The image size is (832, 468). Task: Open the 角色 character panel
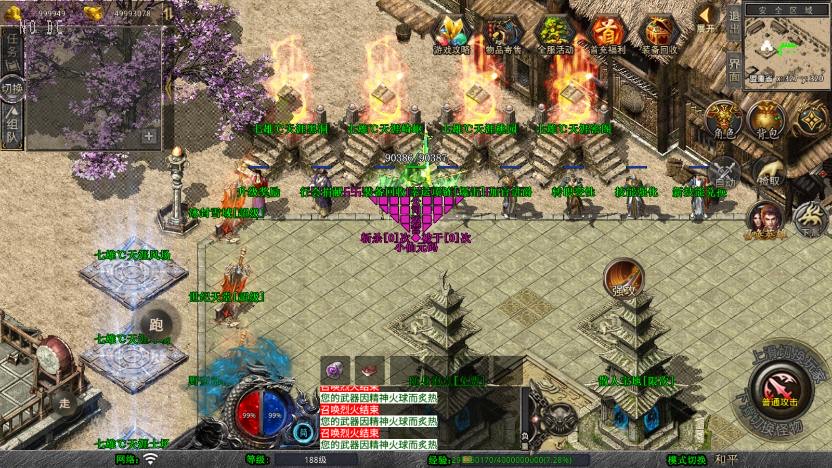pos(723,121)
